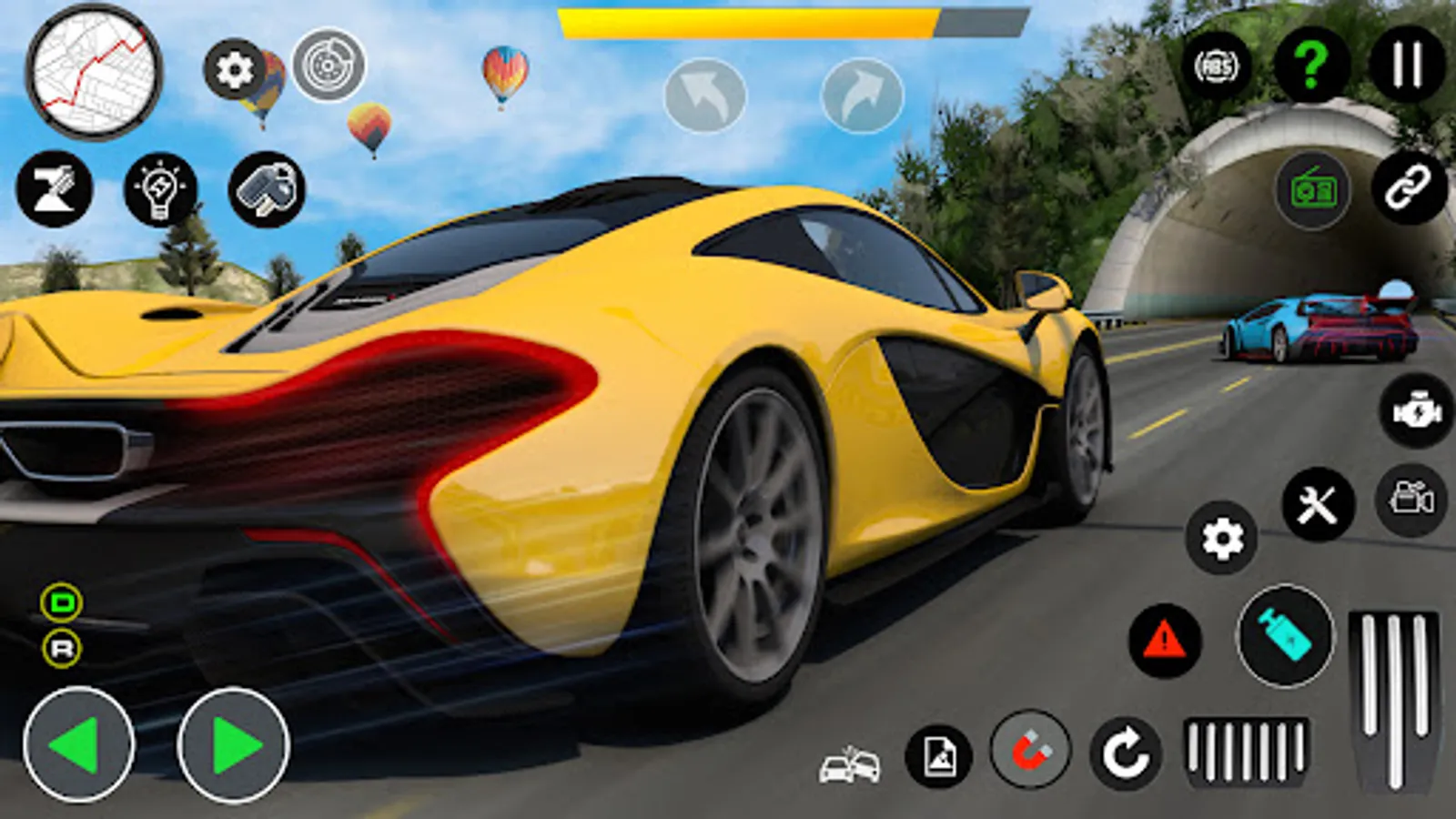This screenshot has width=1456, height=819.
Task: Open the top-left gear settings button
Action: click(x=235, y=69)
